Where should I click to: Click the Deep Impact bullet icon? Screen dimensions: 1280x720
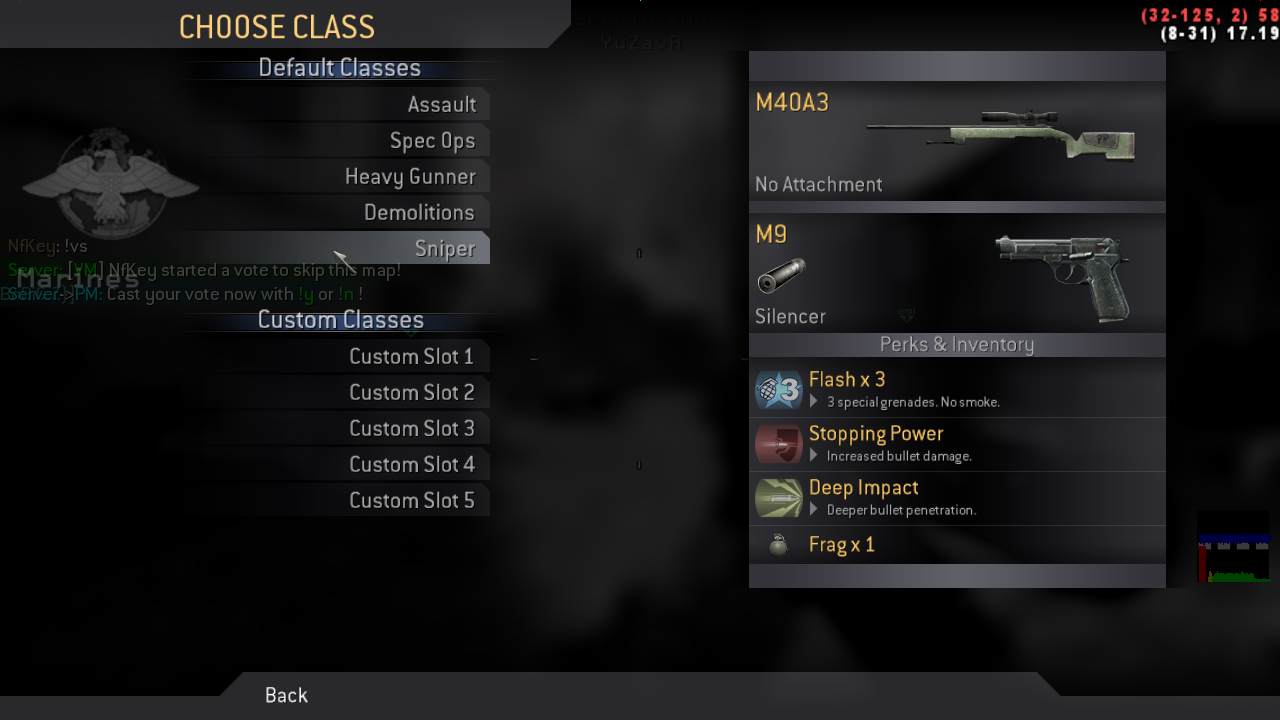tap(779, 497)
